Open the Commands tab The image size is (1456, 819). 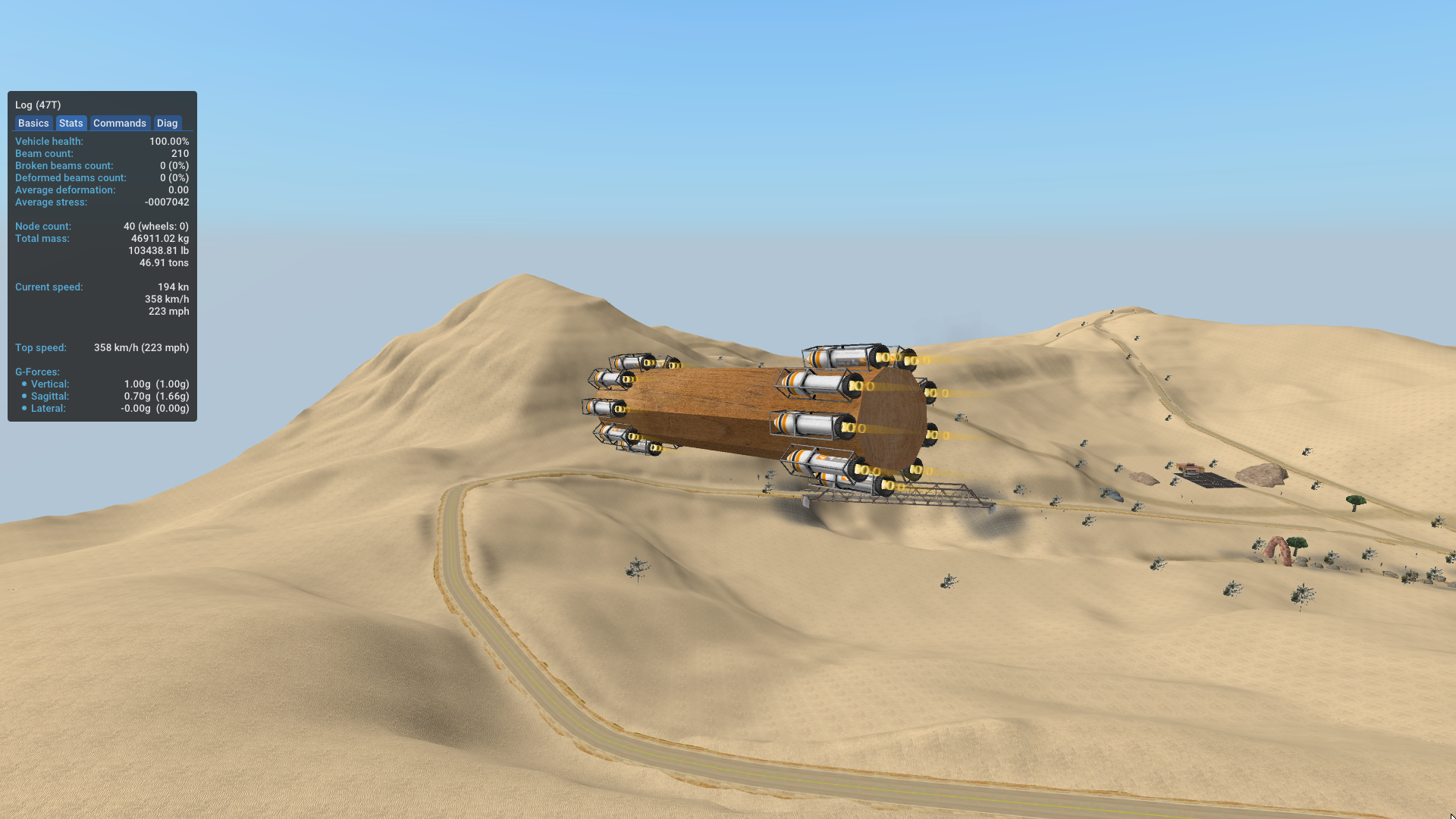pos(119,123)
